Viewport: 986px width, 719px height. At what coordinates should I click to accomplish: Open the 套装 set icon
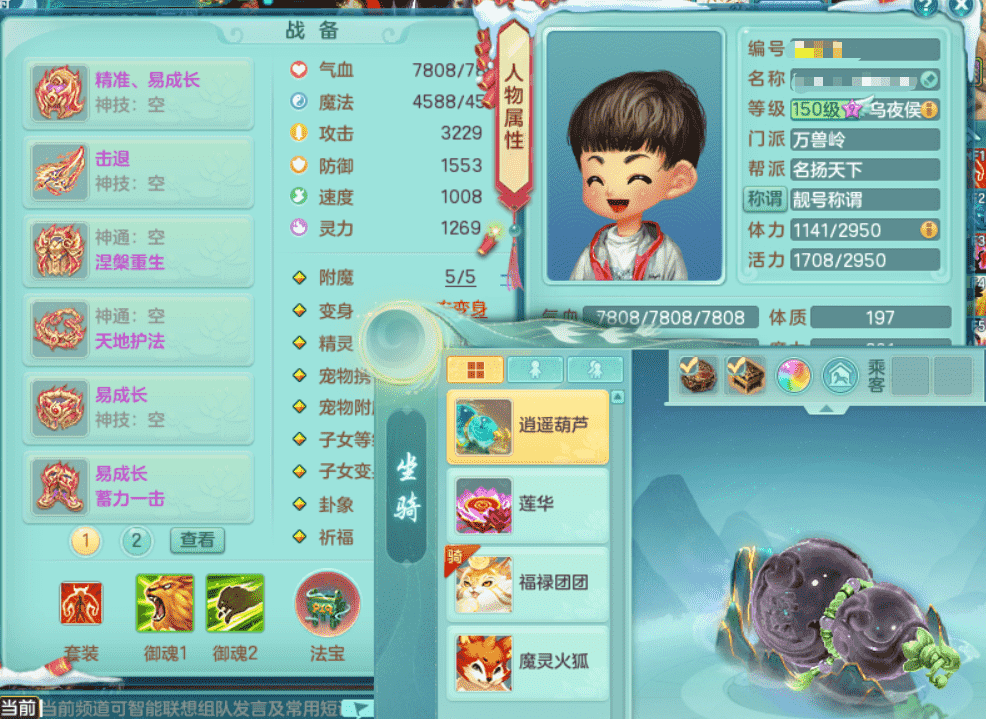81,604
